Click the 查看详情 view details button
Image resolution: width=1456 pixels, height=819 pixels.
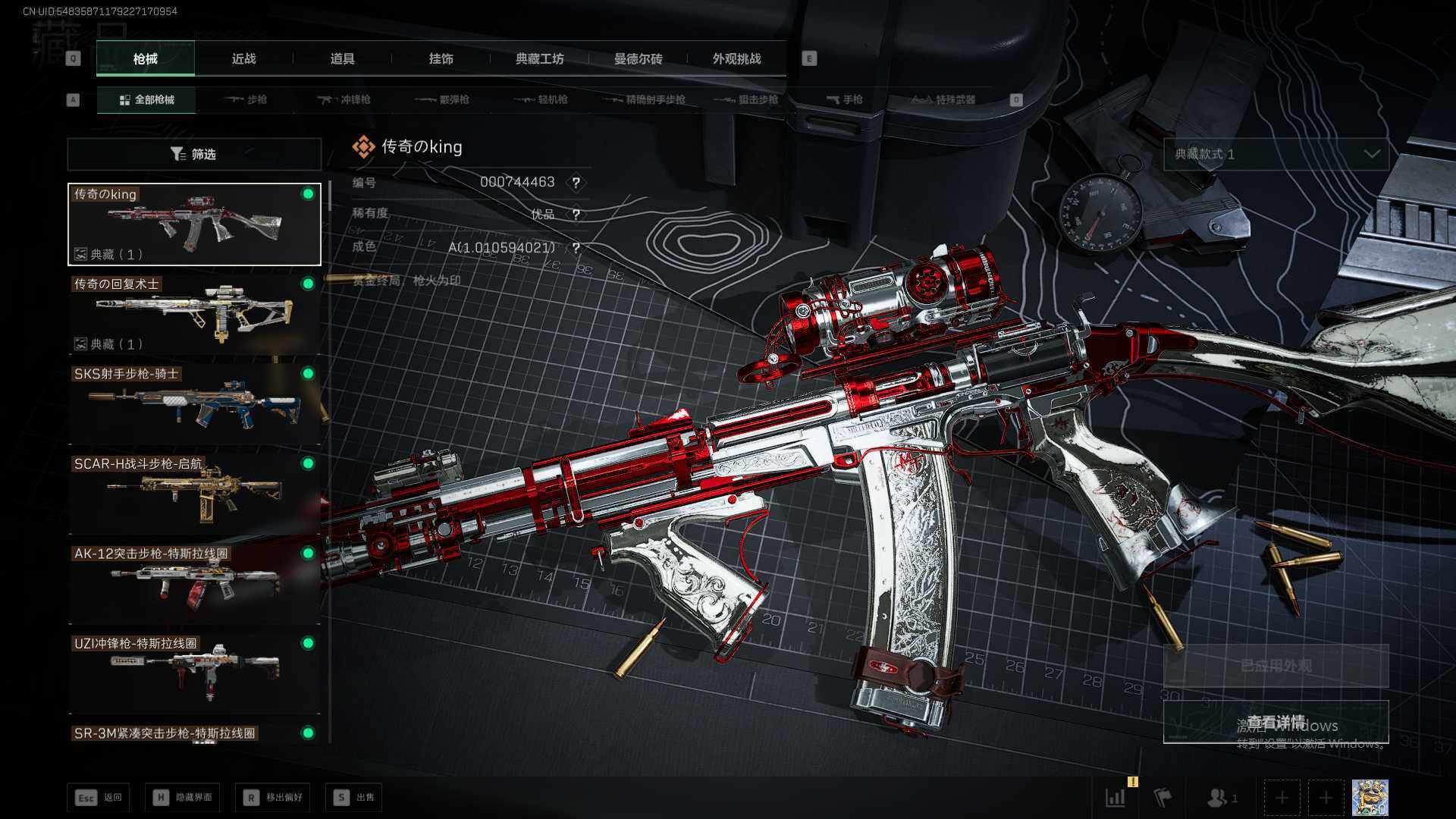[x=1276, y=721]
